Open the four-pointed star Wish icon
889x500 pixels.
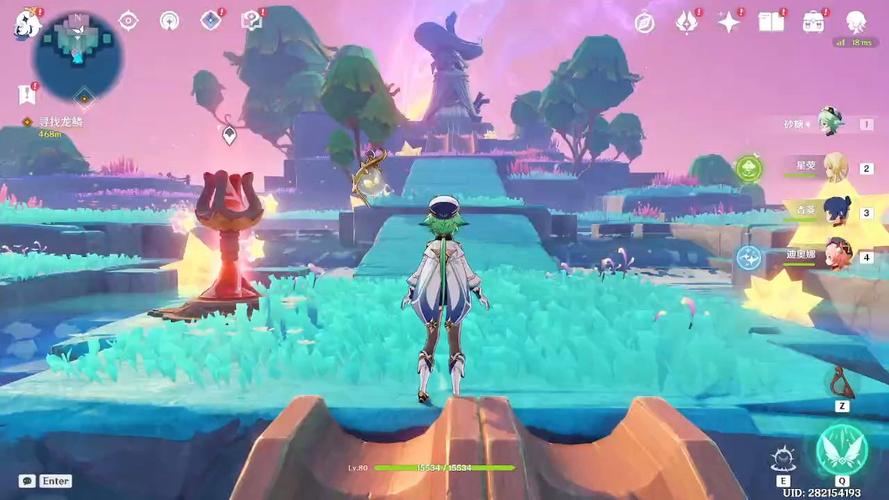point(728,22)
